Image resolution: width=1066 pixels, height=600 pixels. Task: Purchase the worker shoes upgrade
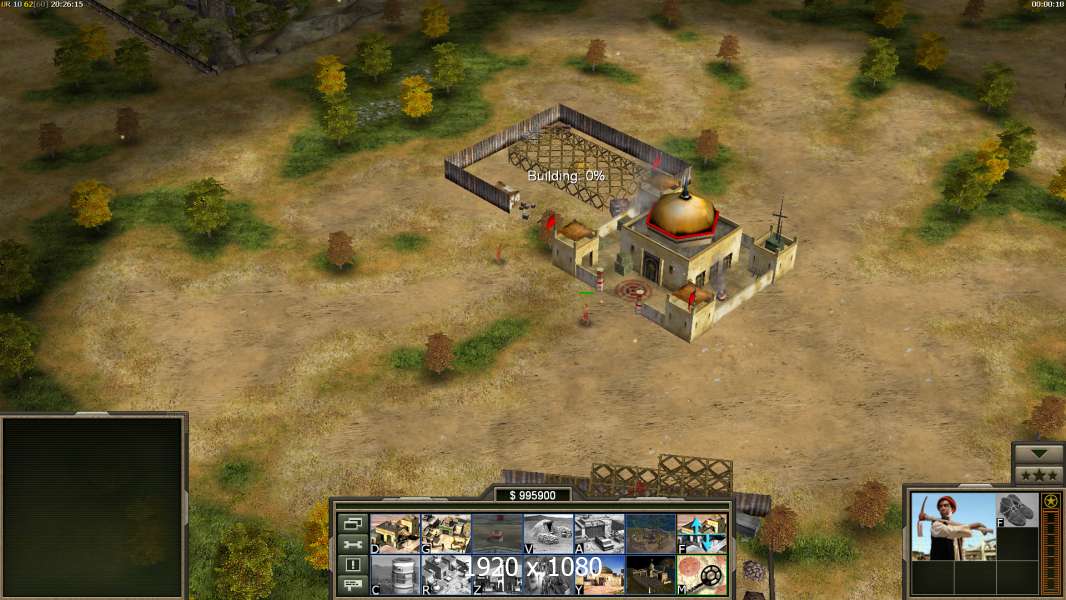pyautogui.click(x=1017, y=510)
